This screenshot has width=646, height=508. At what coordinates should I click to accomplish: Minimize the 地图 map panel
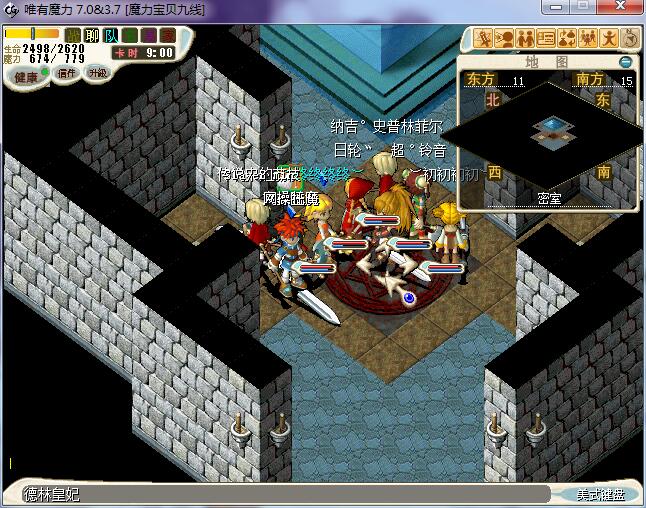[x=625, y=62]
